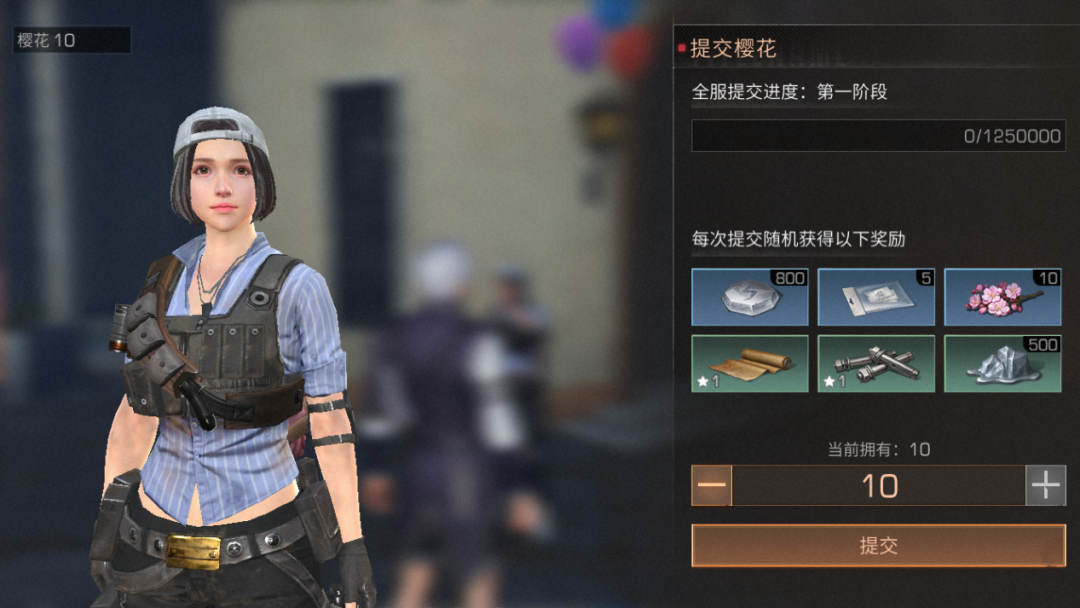
Task: Open the rolled scroll reward slot
Action: click(x=750, y=363)
